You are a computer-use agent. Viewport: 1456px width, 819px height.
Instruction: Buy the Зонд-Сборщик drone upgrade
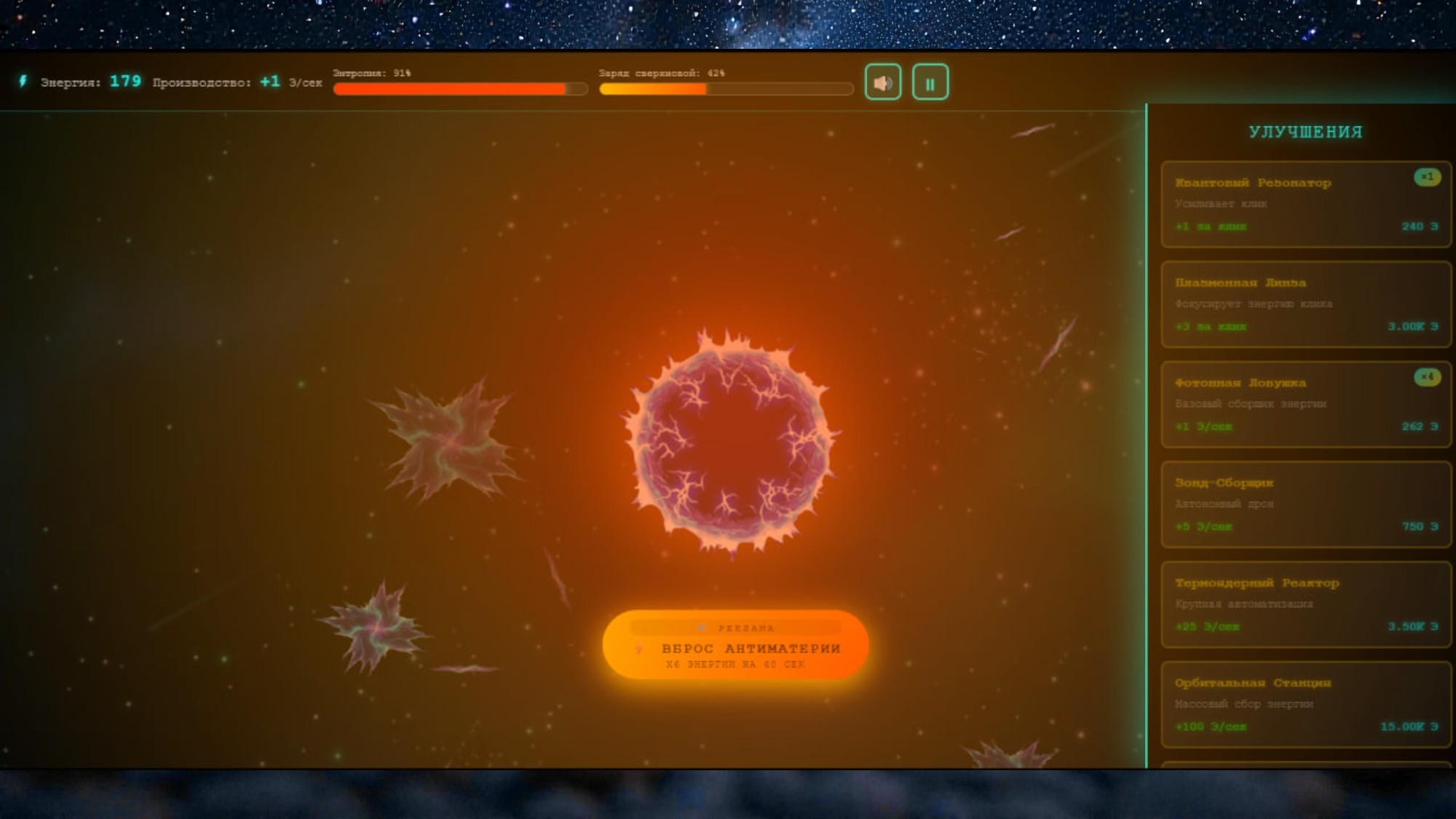(x=1305, y=504)
